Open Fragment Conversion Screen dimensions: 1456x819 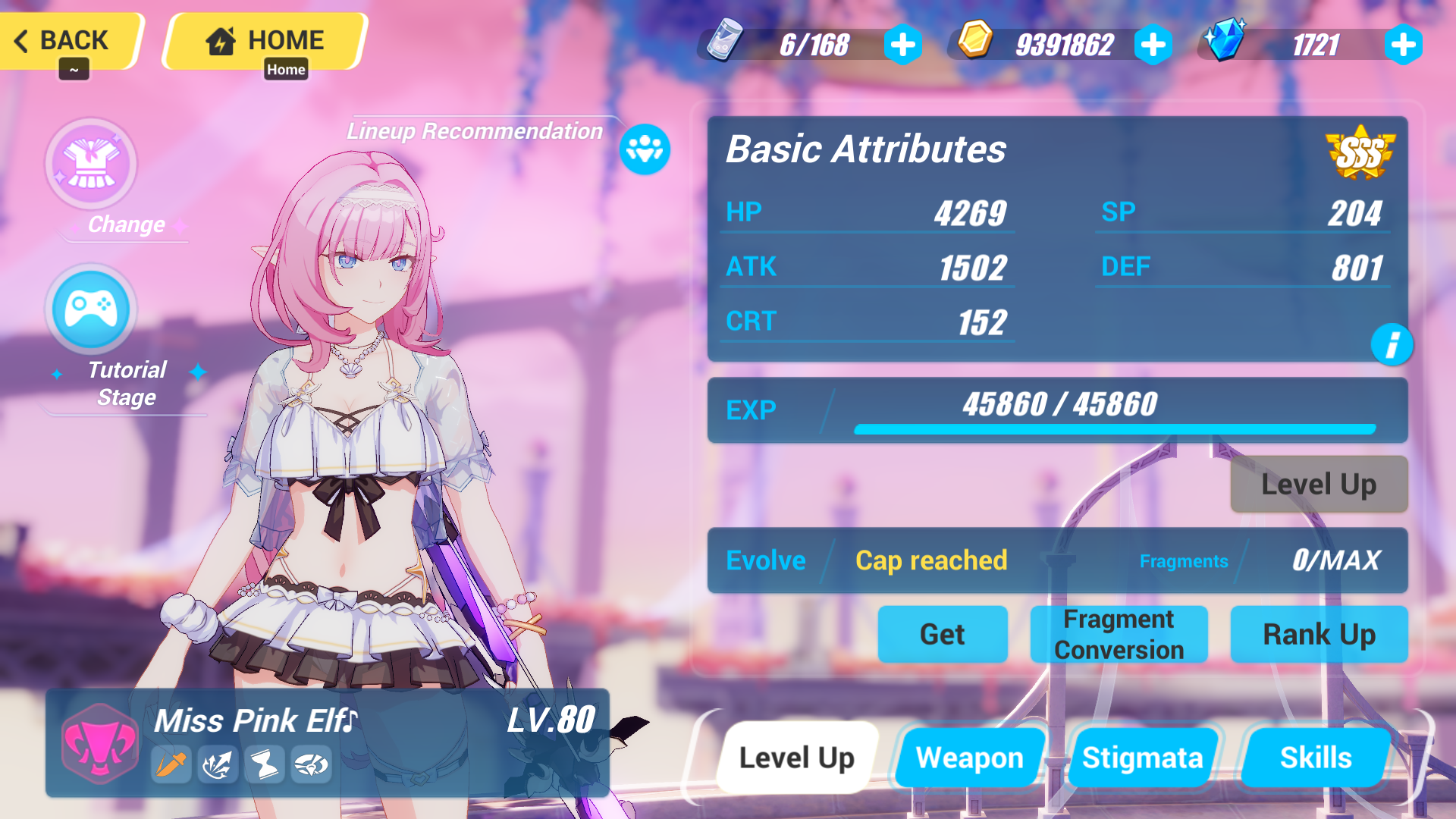click(1118, 635)
